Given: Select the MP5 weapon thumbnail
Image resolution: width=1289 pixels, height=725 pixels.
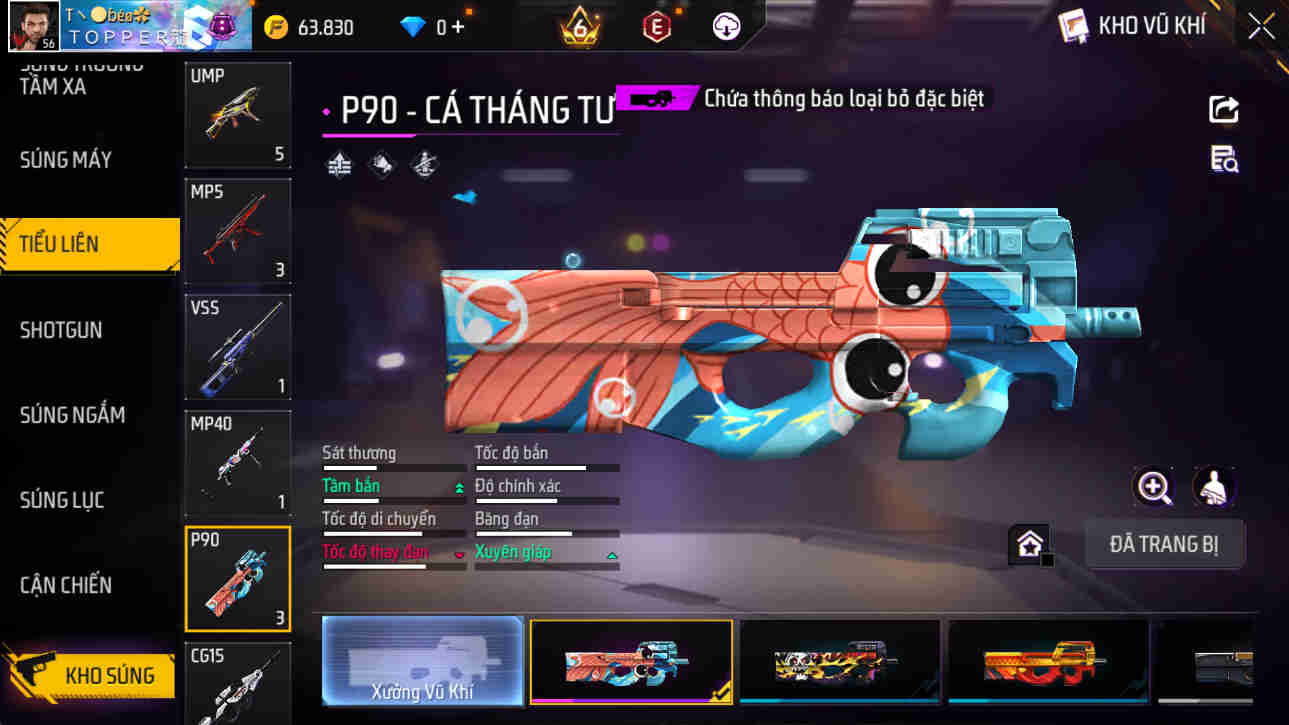Looking at the screenshot, I should [x=237, y=231].
